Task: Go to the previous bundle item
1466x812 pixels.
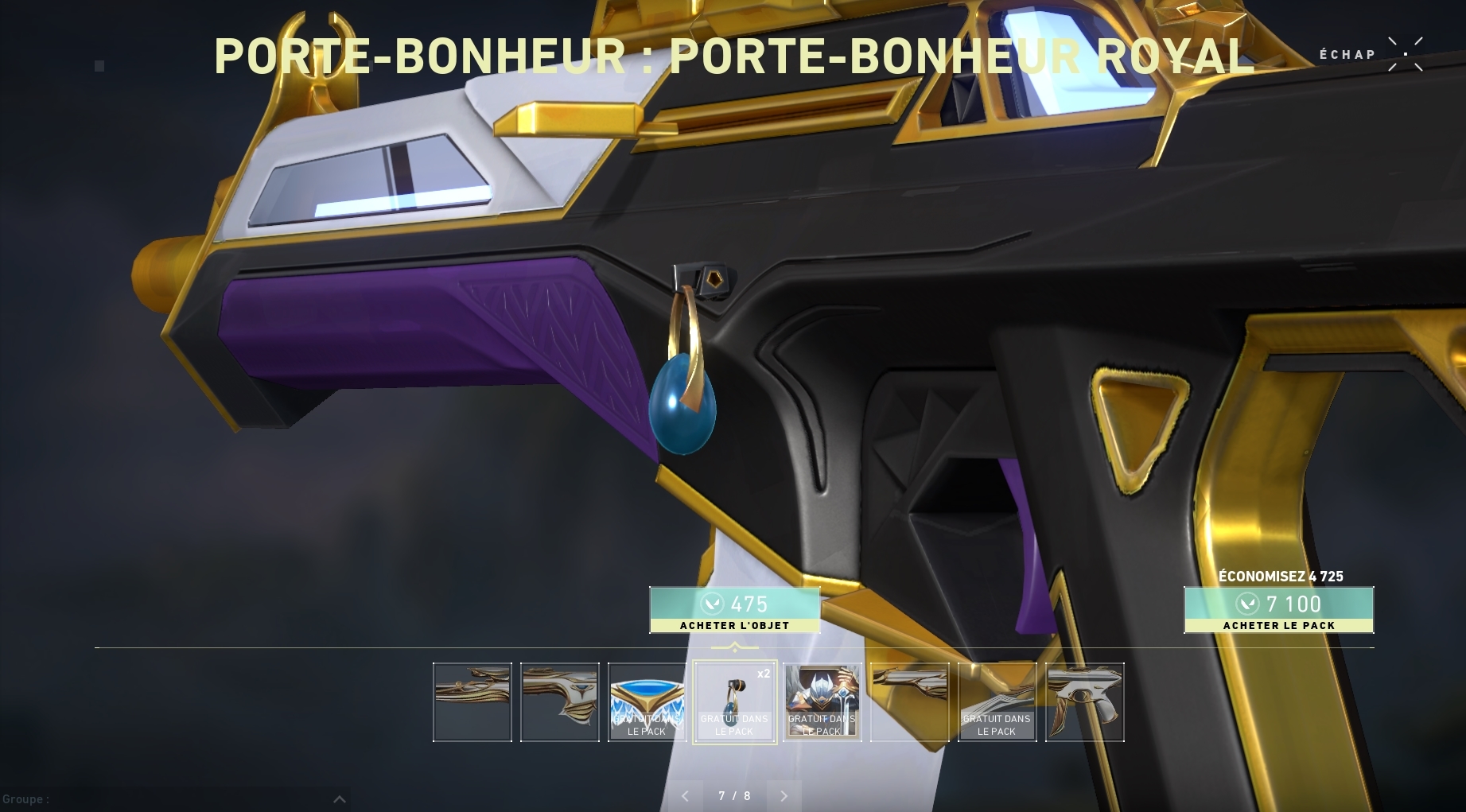Action: [686, 795]
